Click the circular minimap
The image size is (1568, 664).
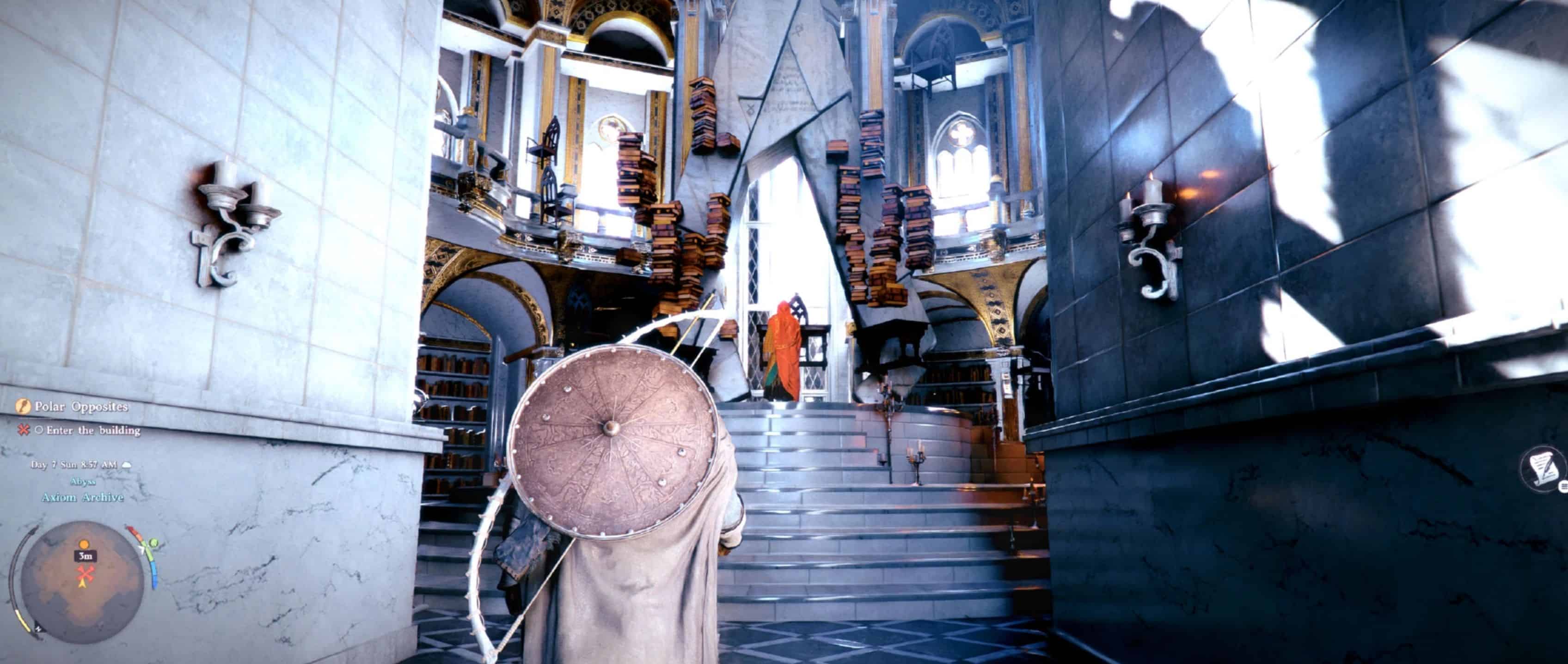click(82, 581)
